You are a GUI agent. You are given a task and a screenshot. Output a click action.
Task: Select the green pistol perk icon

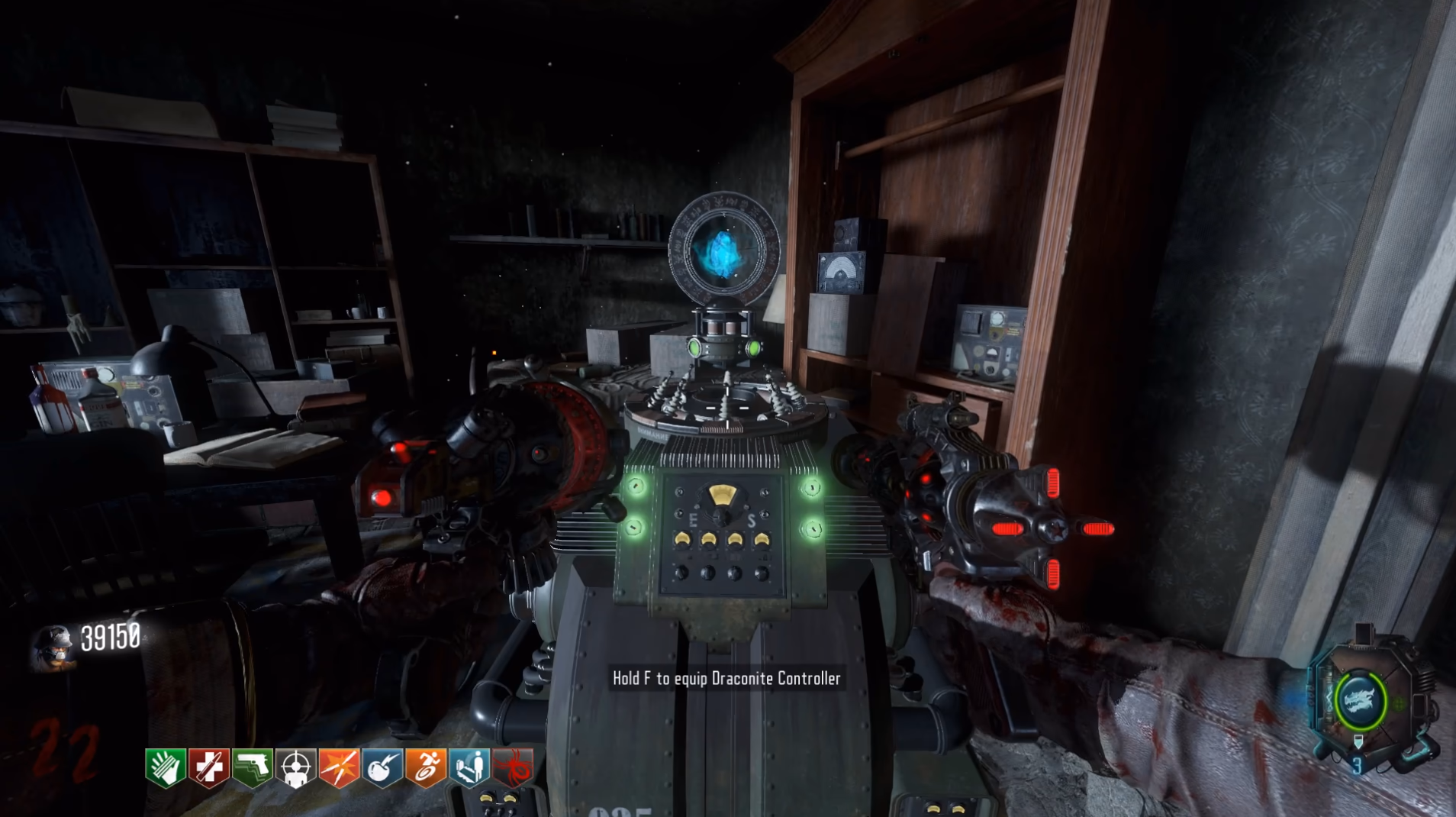pos(253,767)
